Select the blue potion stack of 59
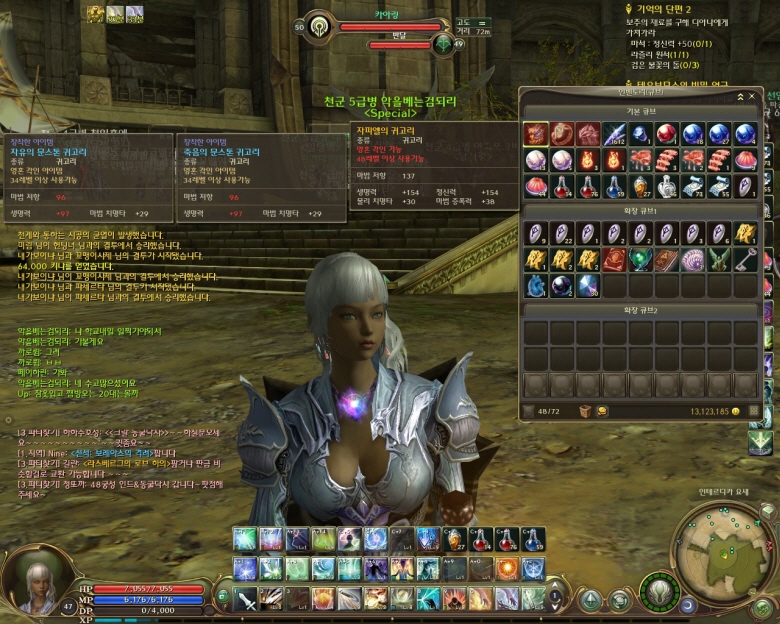The height and width of the screenshot is (624, 780). [614, 186]
